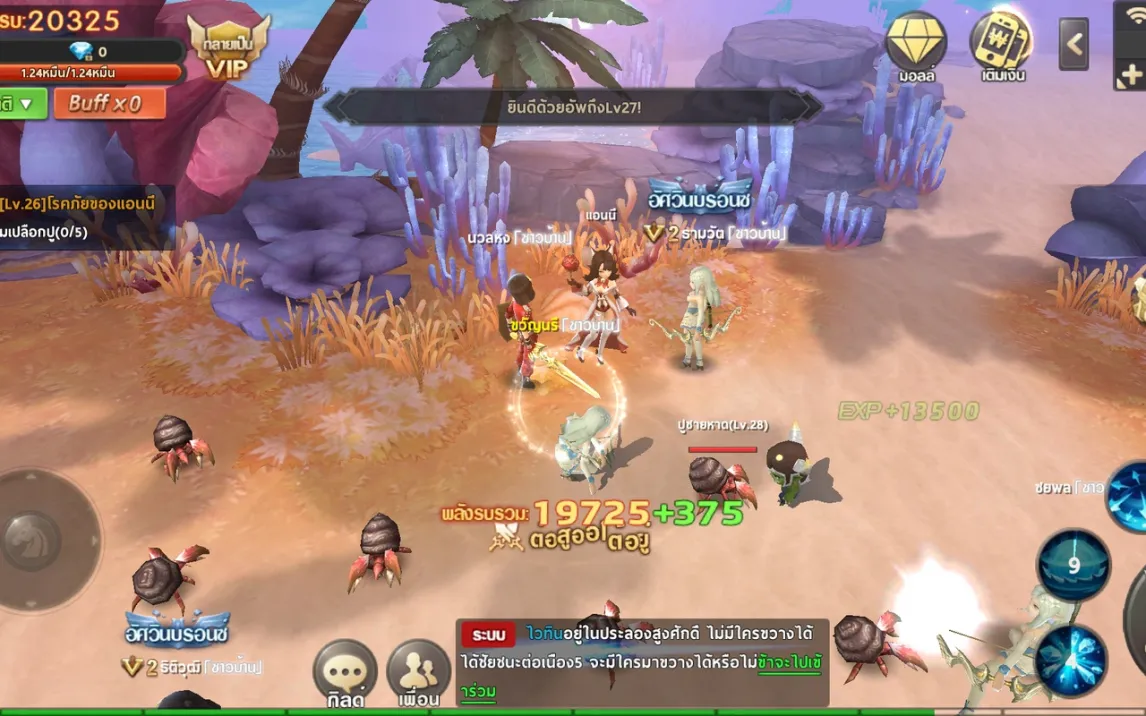Collapse the top menu with arrow button

[x=1074, y=44]
